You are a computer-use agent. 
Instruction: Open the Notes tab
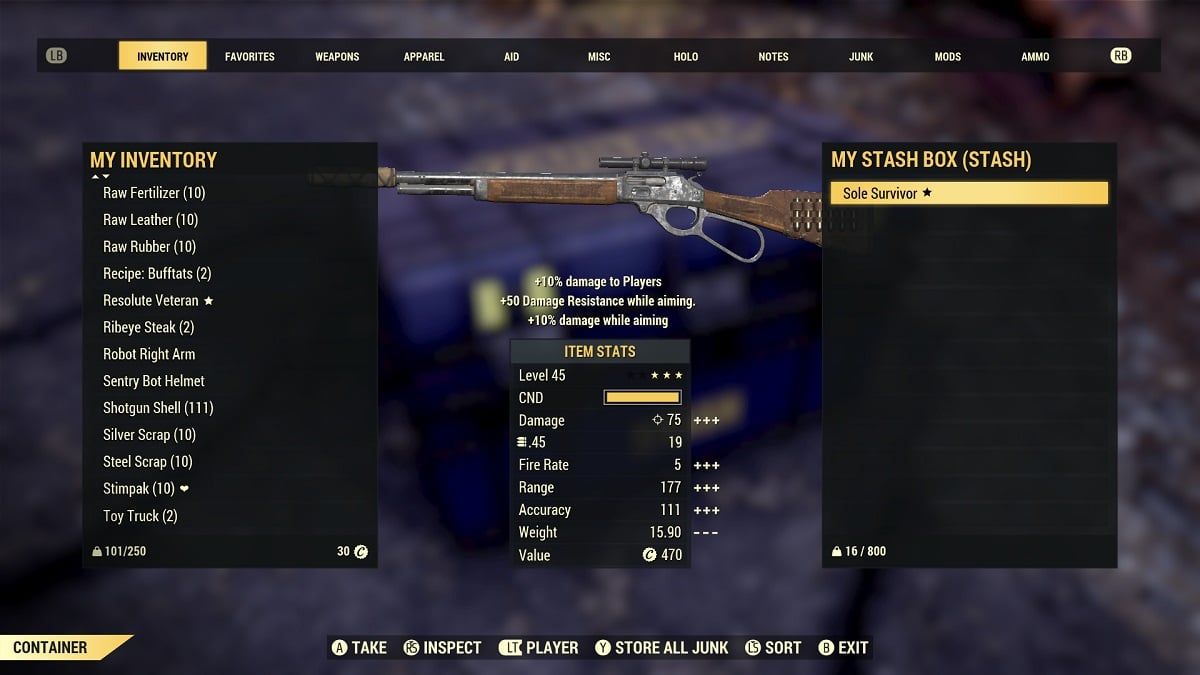pos(773,57)
